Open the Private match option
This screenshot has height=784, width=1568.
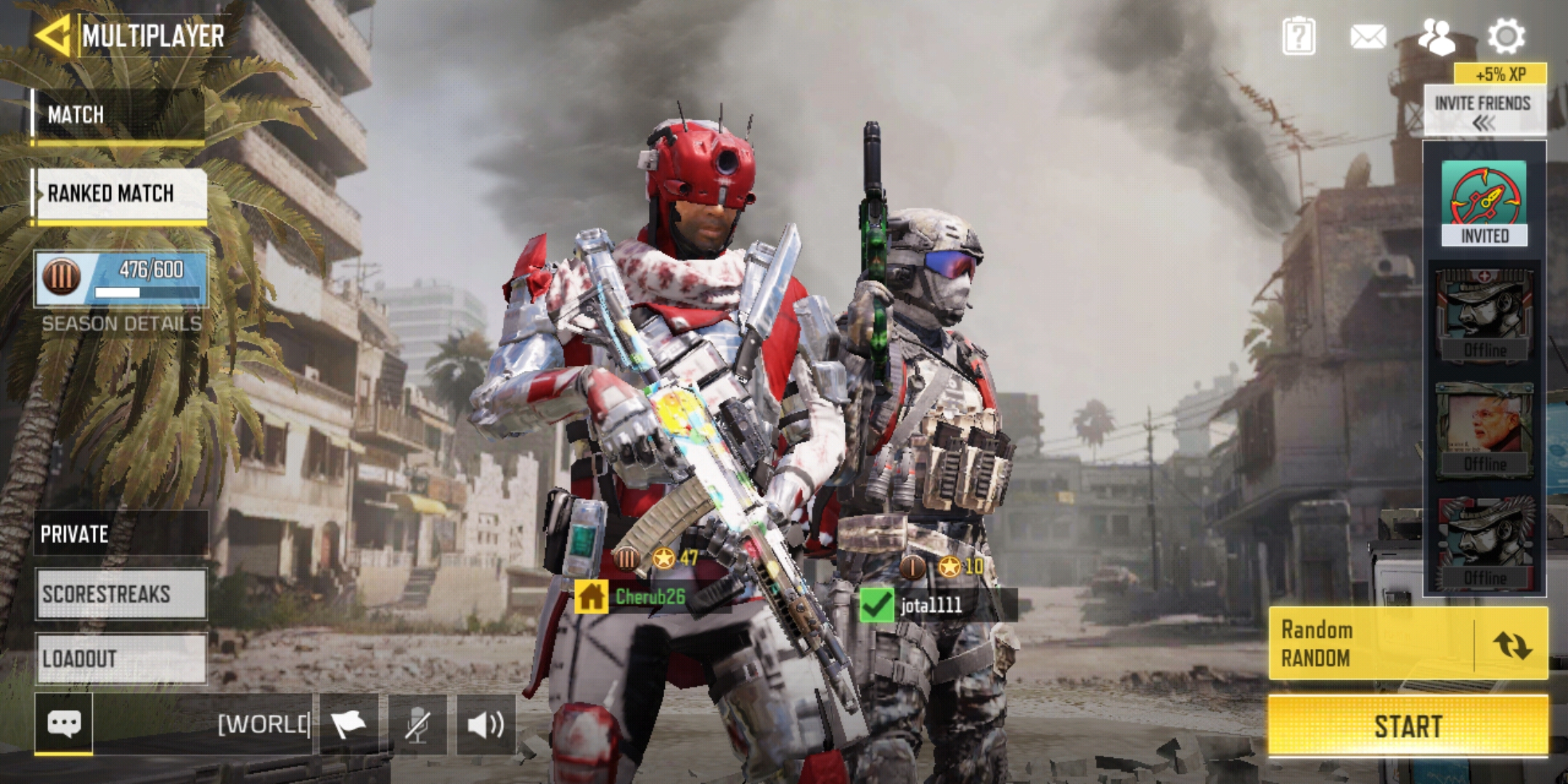(x=121, y=534)
